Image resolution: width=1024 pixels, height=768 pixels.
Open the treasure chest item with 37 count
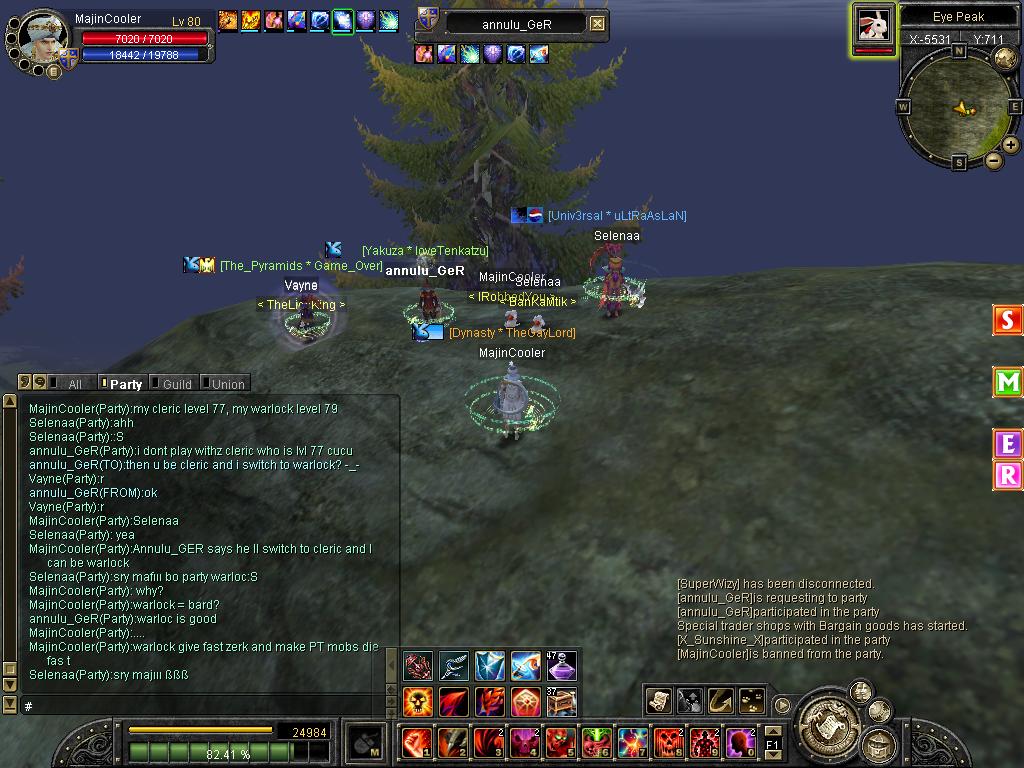tap(561, 702)
